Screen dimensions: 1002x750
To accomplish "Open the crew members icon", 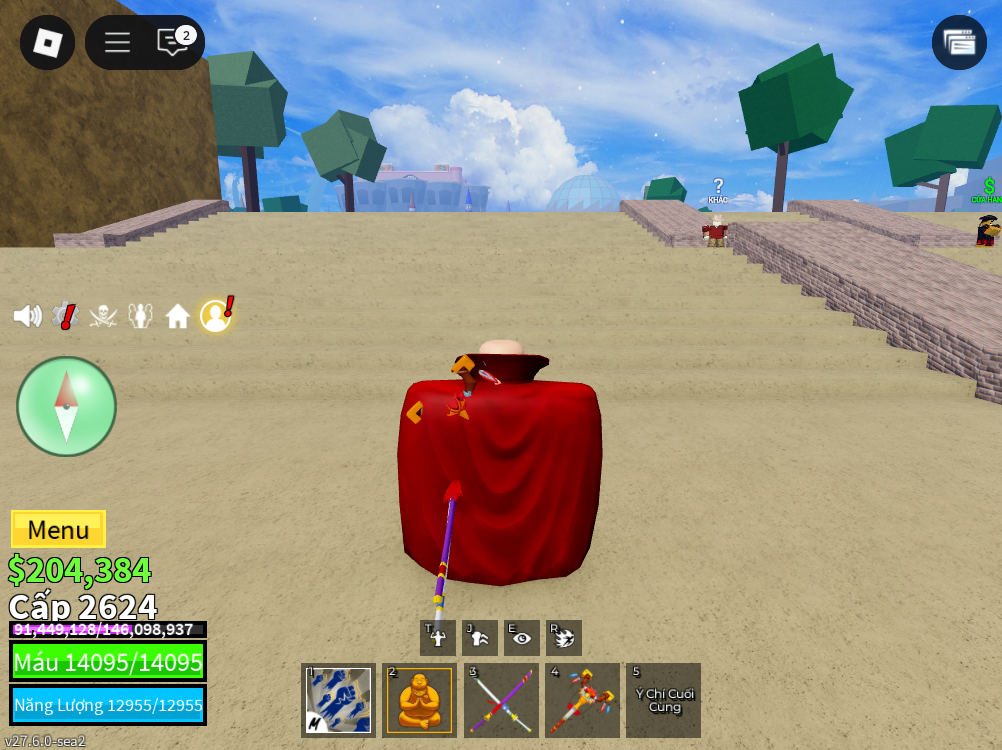I will point(140,316).
